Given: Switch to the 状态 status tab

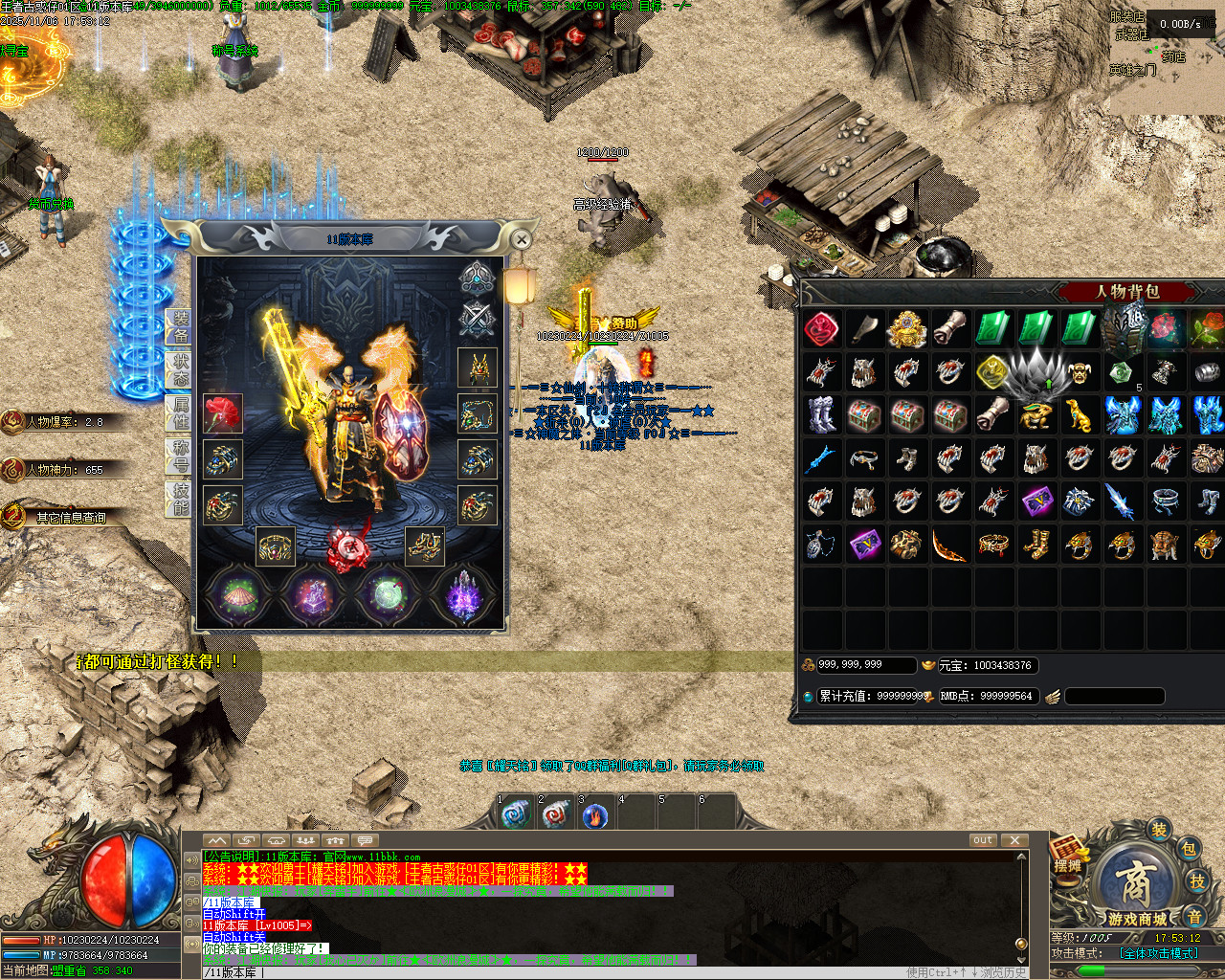Looking at the screenshot, I should coord(180,369).
